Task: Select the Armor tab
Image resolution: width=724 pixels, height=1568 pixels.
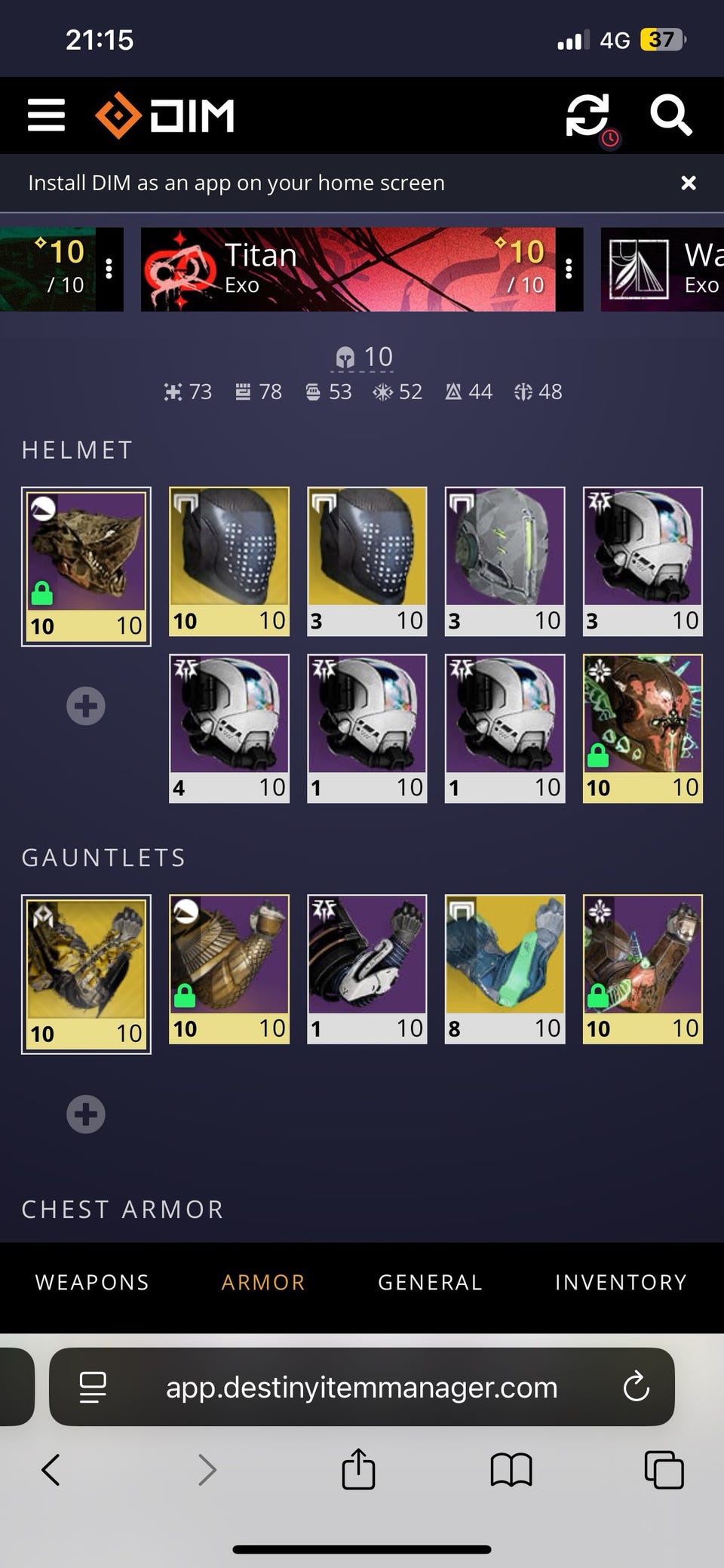Action: pyautogui.click(x=263, y=1282)
